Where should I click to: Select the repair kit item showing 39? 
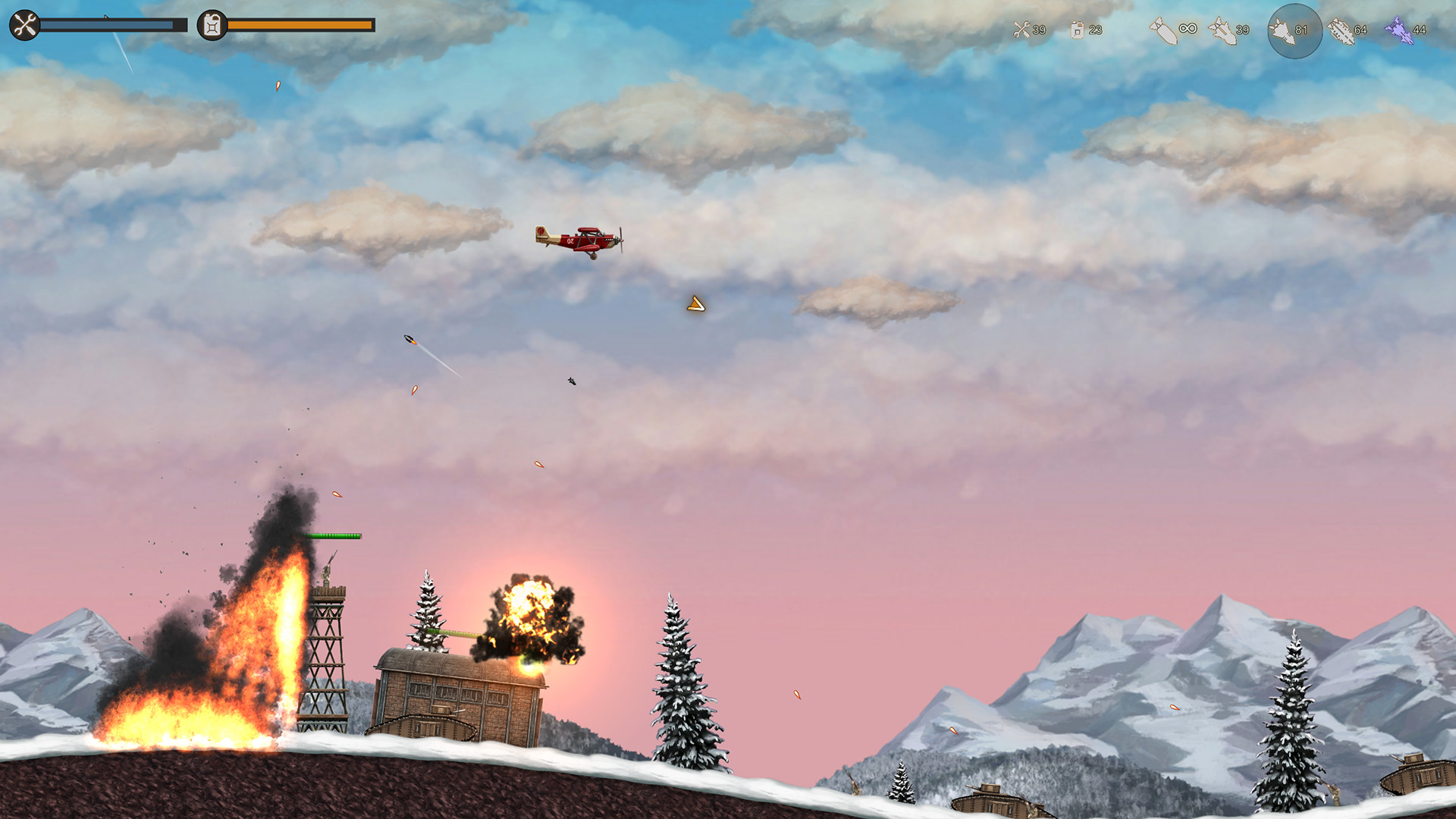point(1022,30)
